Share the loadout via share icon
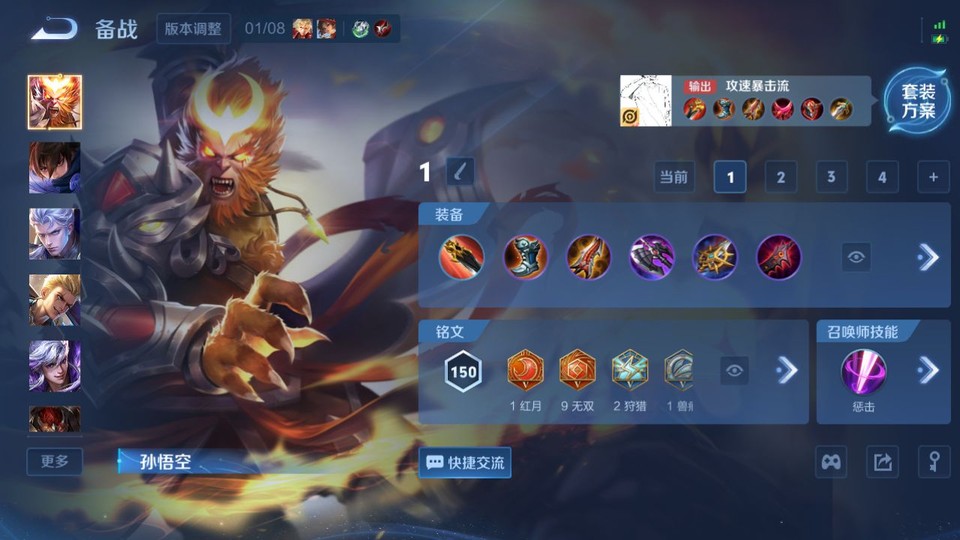Screen dimensions: 960x540 pyautogui.click(x=882, y=461)
